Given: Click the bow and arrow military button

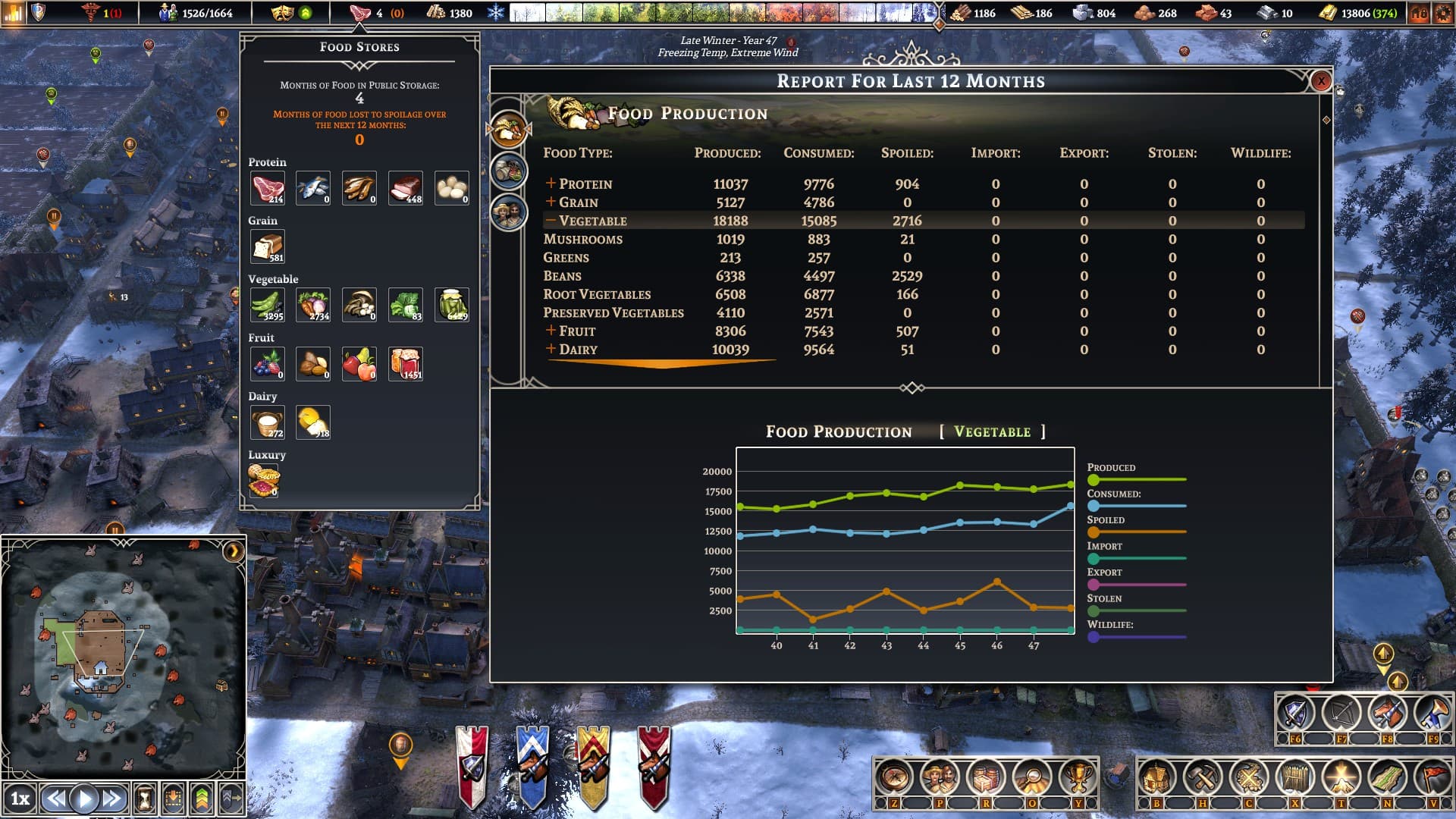Looking at the screenshot, I should click(x=1341, y=714).
